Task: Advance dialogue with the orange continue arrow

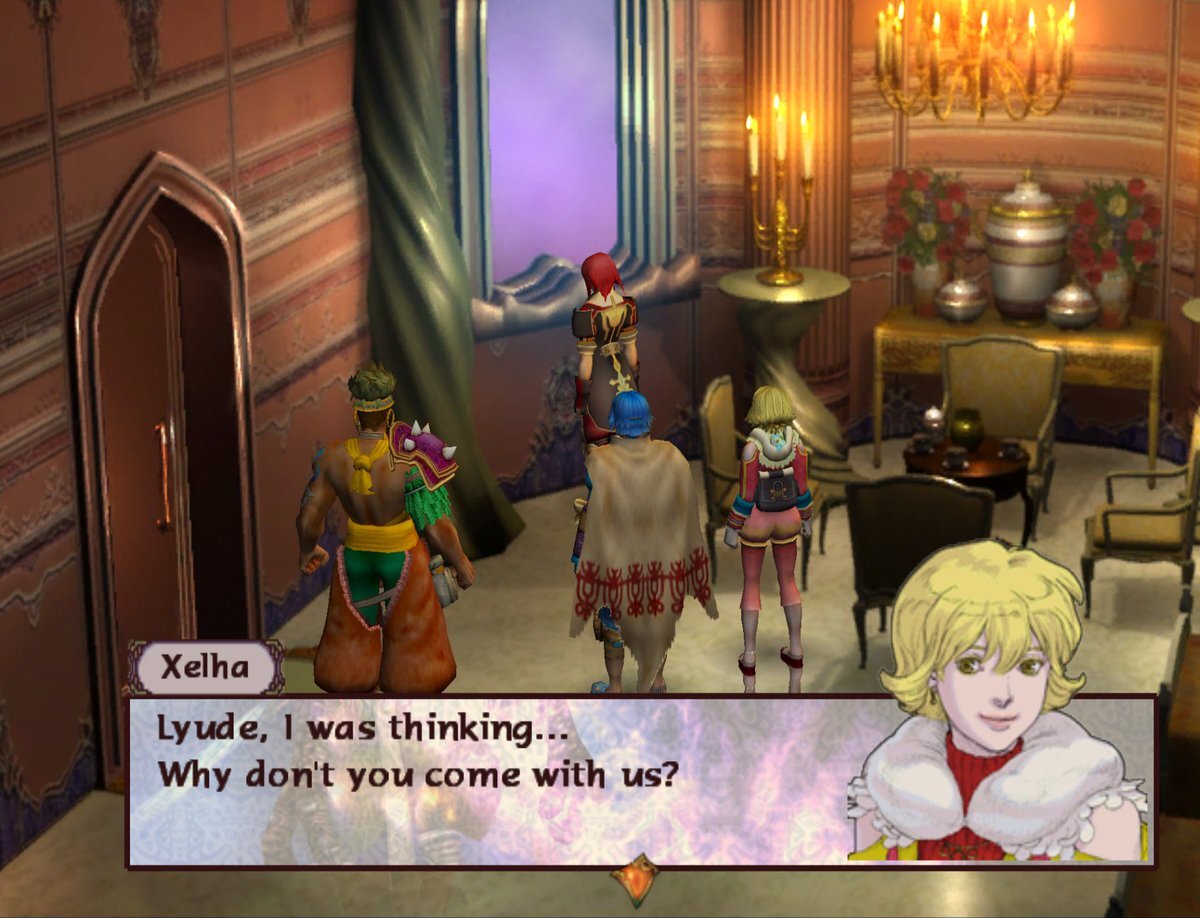Action: coord(636,878)
